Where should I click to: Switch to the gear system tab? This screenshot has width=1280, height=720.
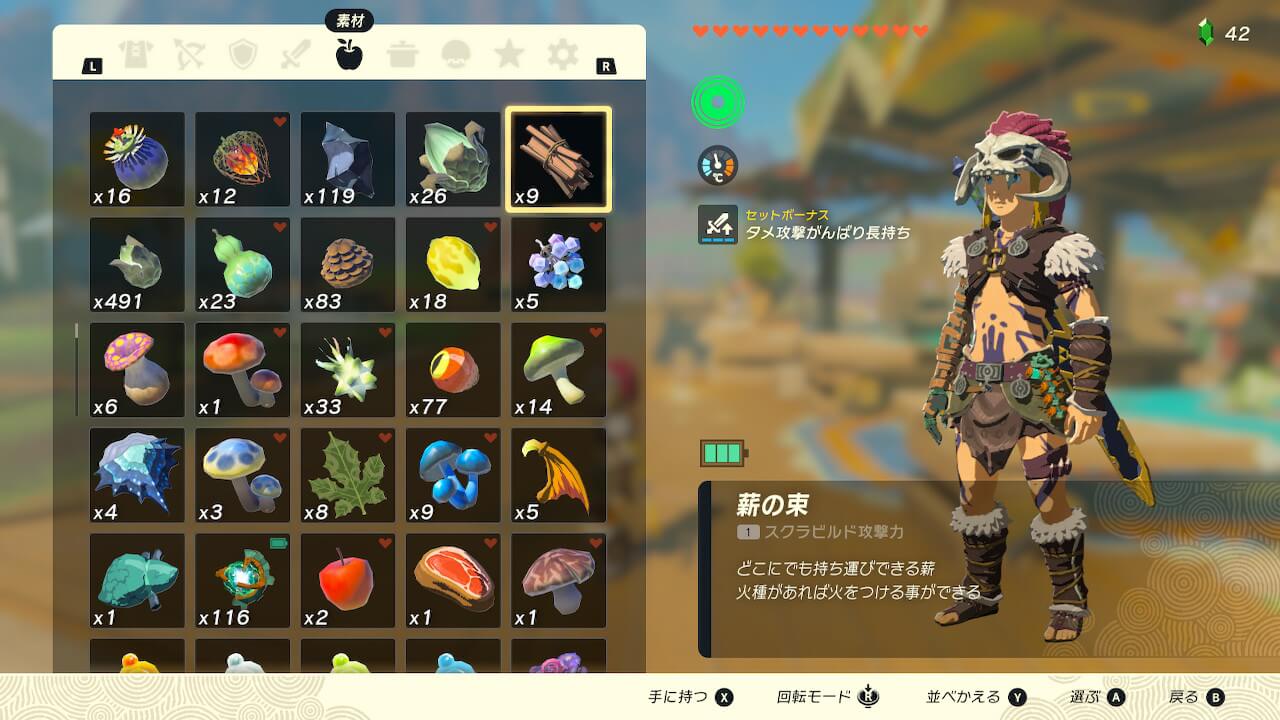click(563, 55)
